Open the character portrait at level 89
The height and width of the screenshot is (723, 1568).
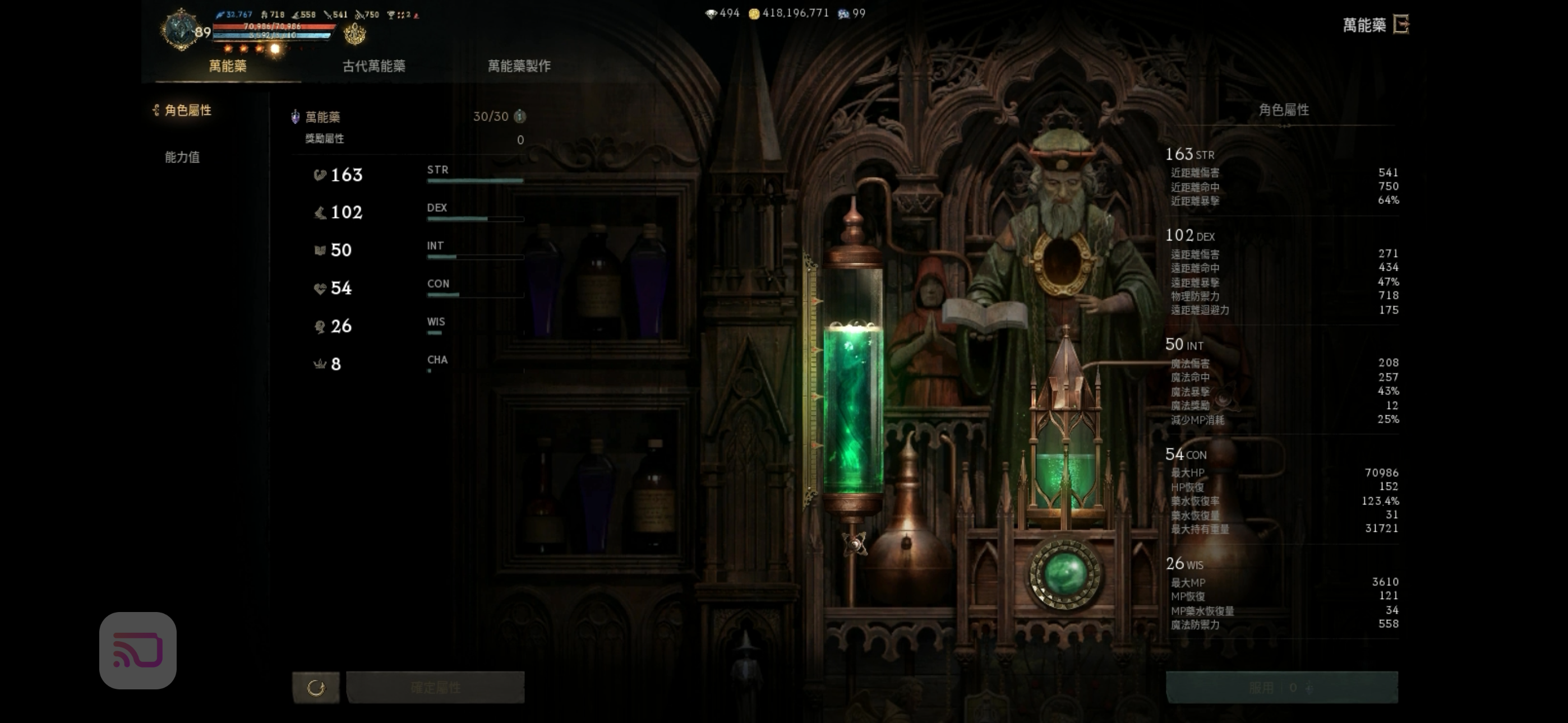coord(181,29)
